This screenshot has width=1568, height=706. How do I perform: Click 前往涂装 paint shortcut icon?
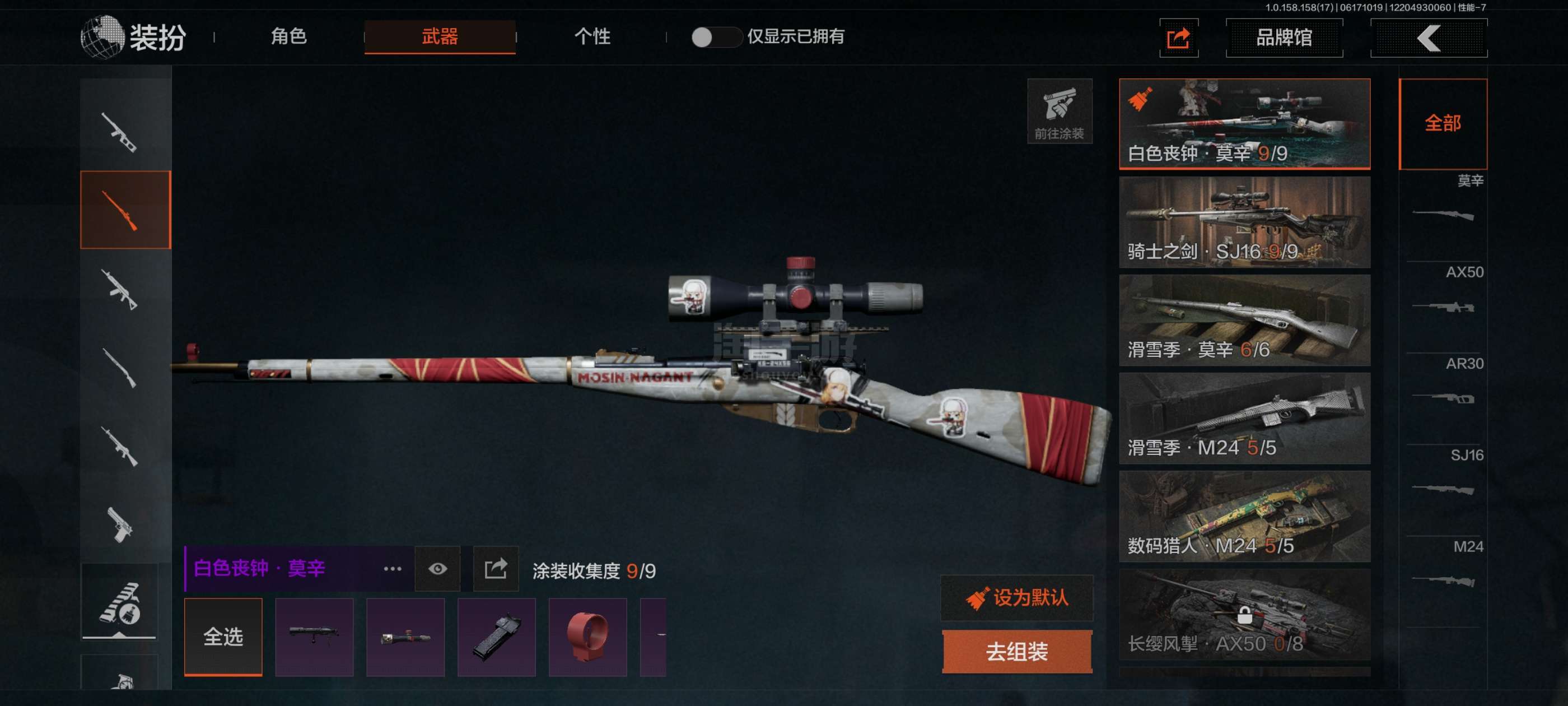tap(1059, 111)
